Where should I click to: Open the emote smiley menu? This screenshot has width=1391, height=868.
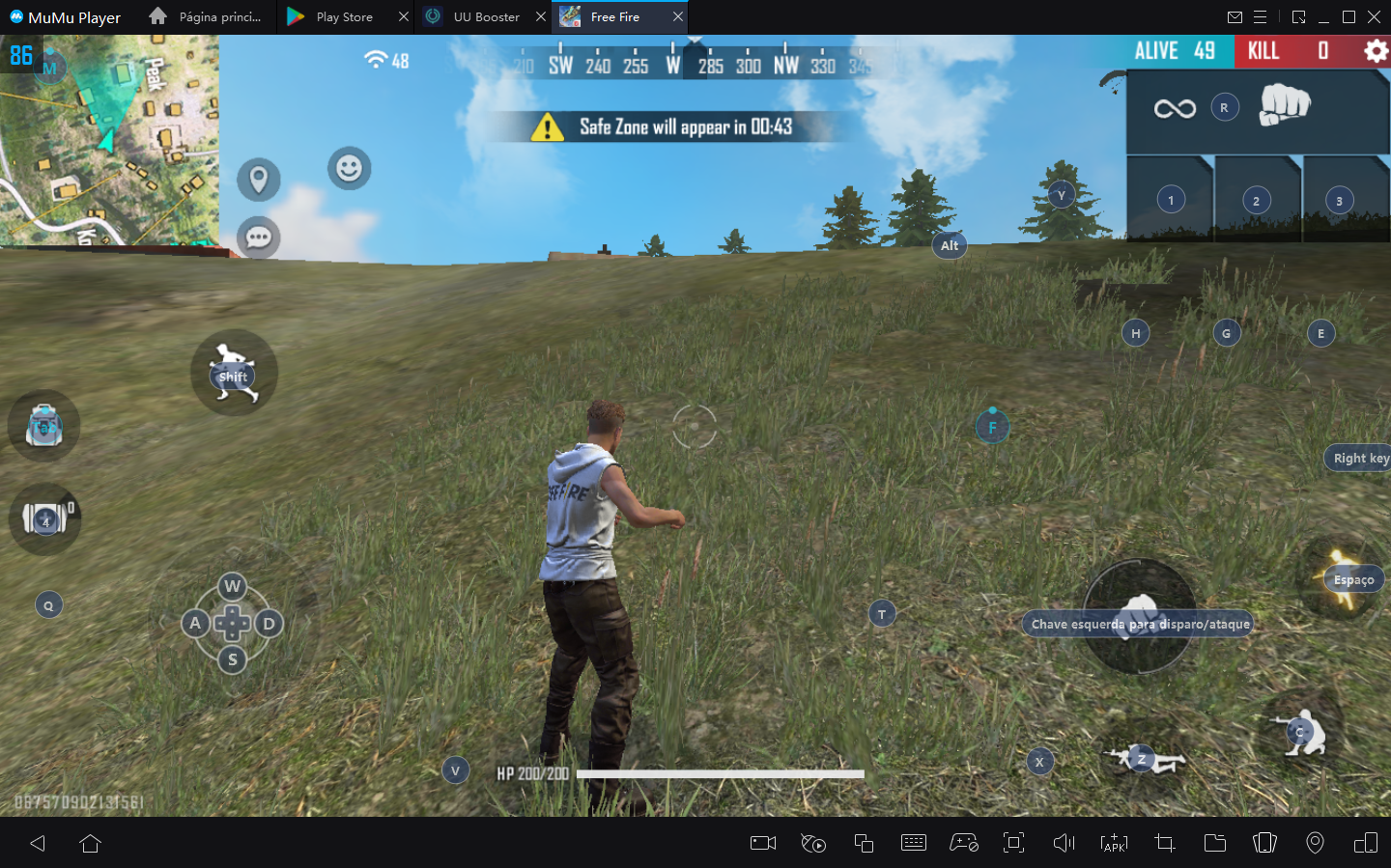click(349, 169)
